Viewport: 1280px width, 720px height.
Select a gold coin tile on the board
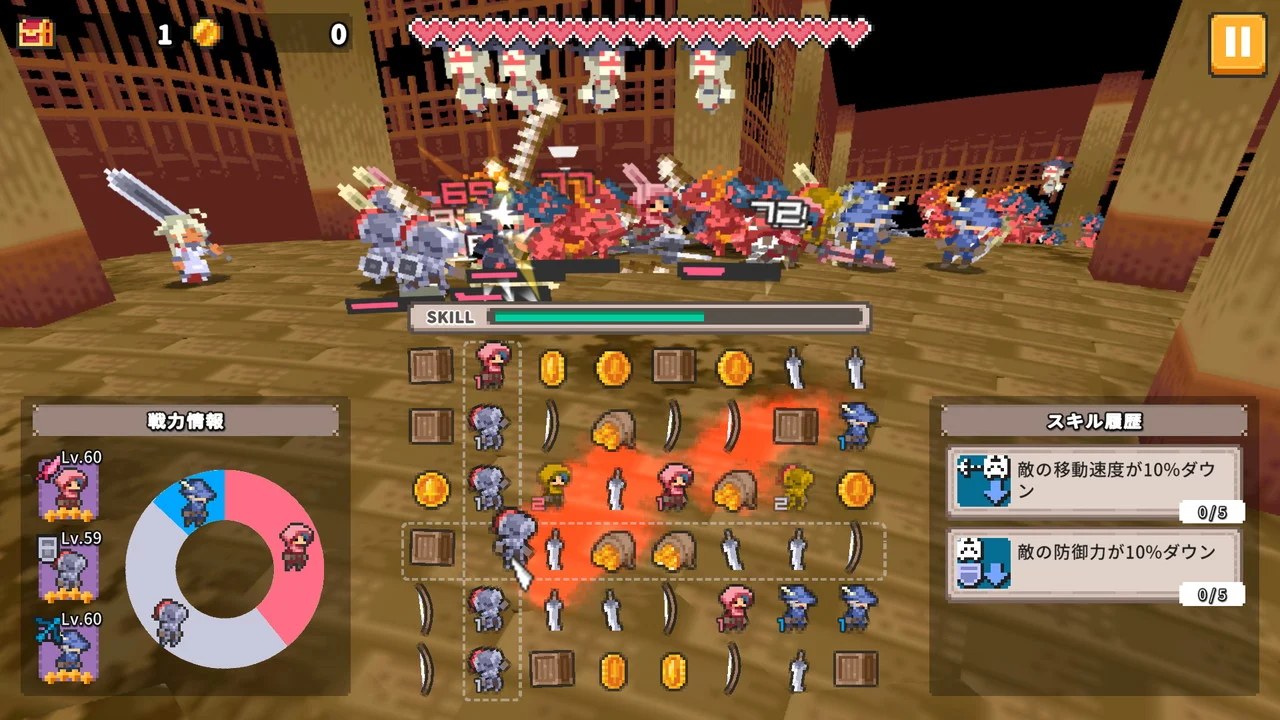point(554,367)
